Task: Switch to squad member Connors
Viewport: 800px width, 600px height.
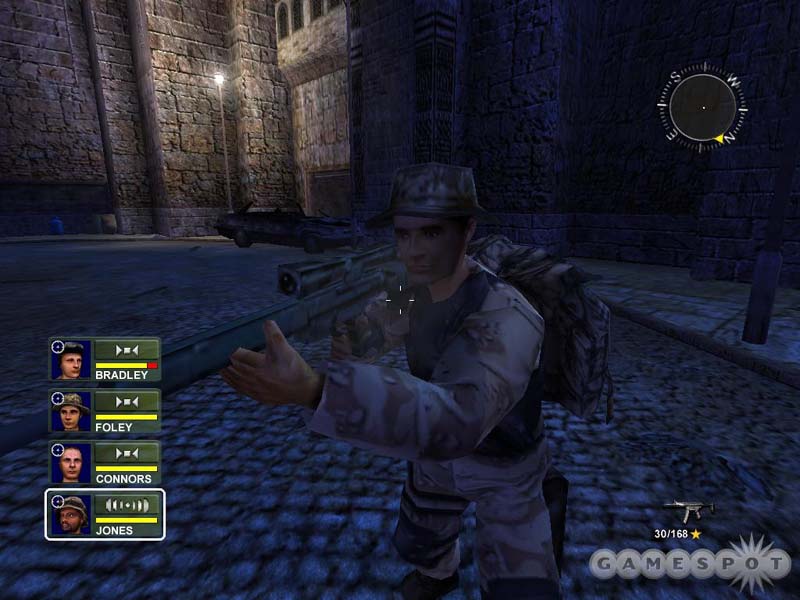Action: coord(105,464)
